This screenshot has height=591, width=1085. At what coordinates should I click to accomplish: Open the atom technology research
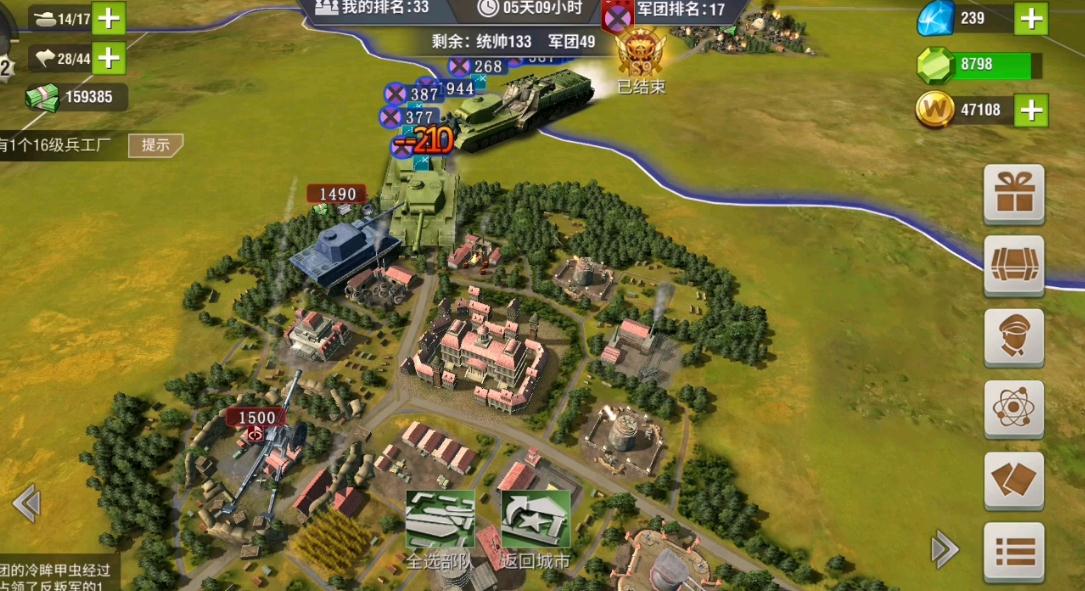click(x=1014, y=408)
